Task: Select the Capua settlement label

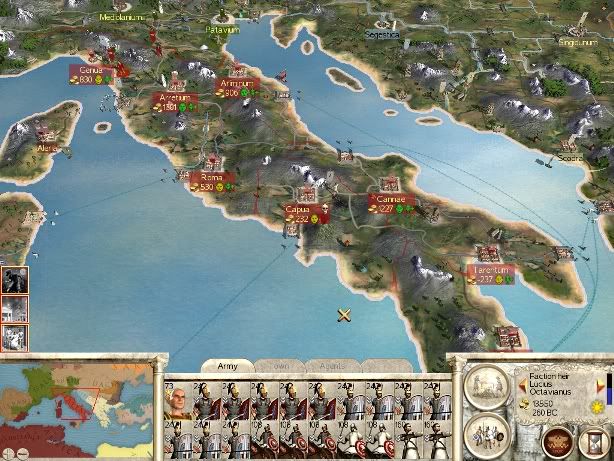Action: click(x=298, y=209)
